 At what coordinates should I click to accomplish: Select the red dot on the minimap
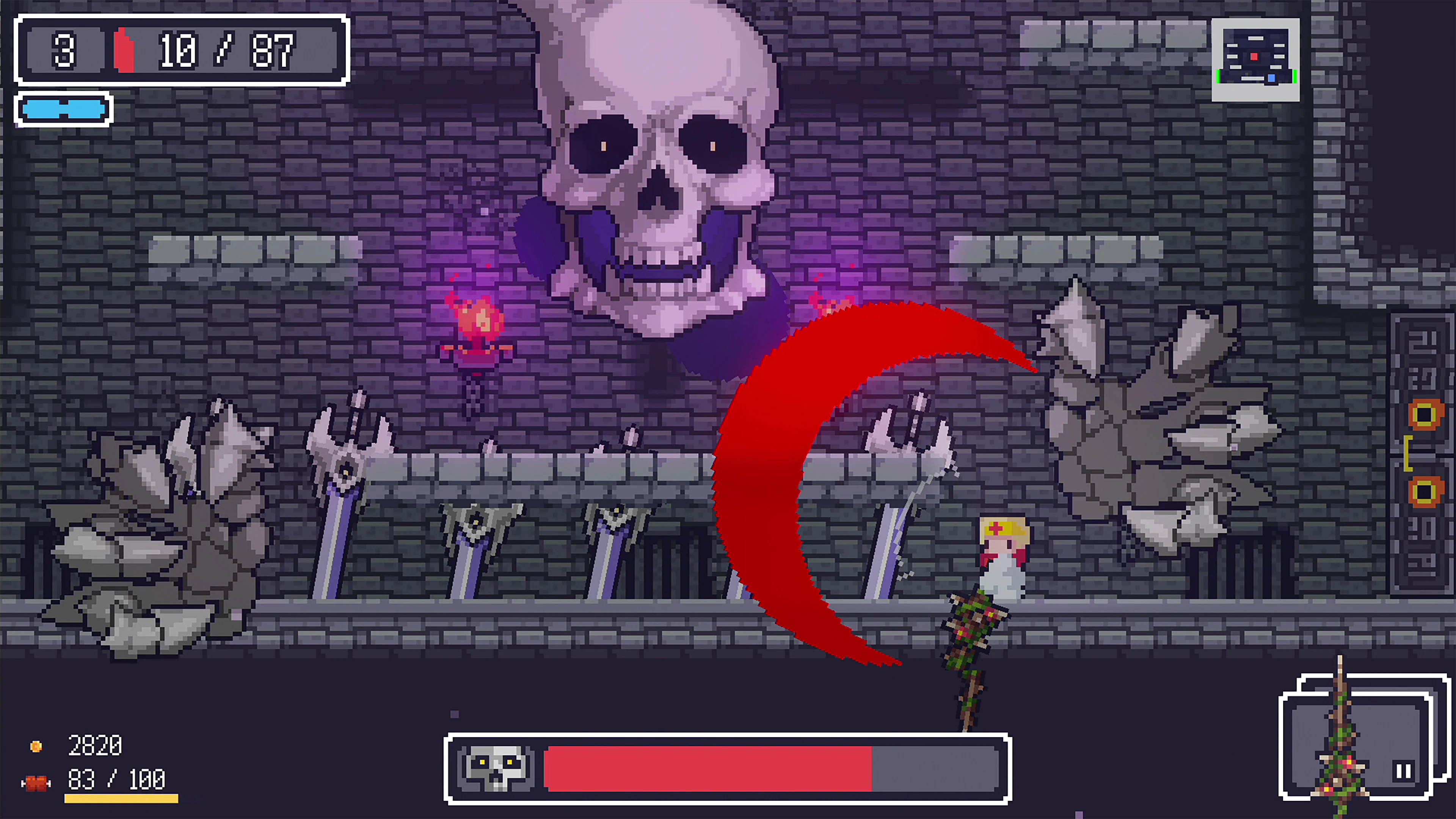click(x=1255, y=56)
